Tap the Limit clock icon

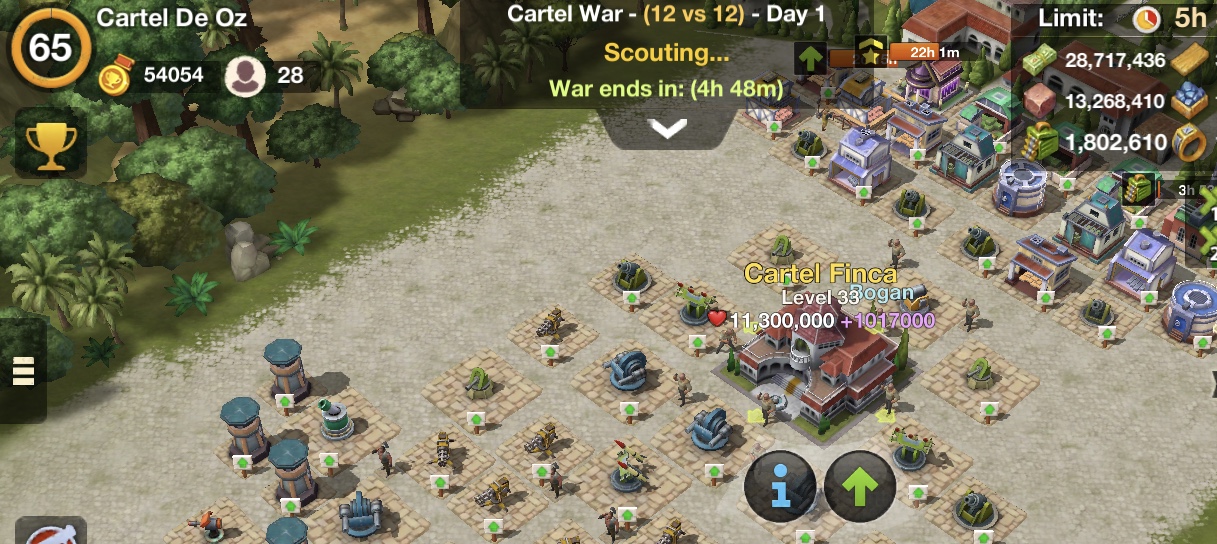[1146, 18]
